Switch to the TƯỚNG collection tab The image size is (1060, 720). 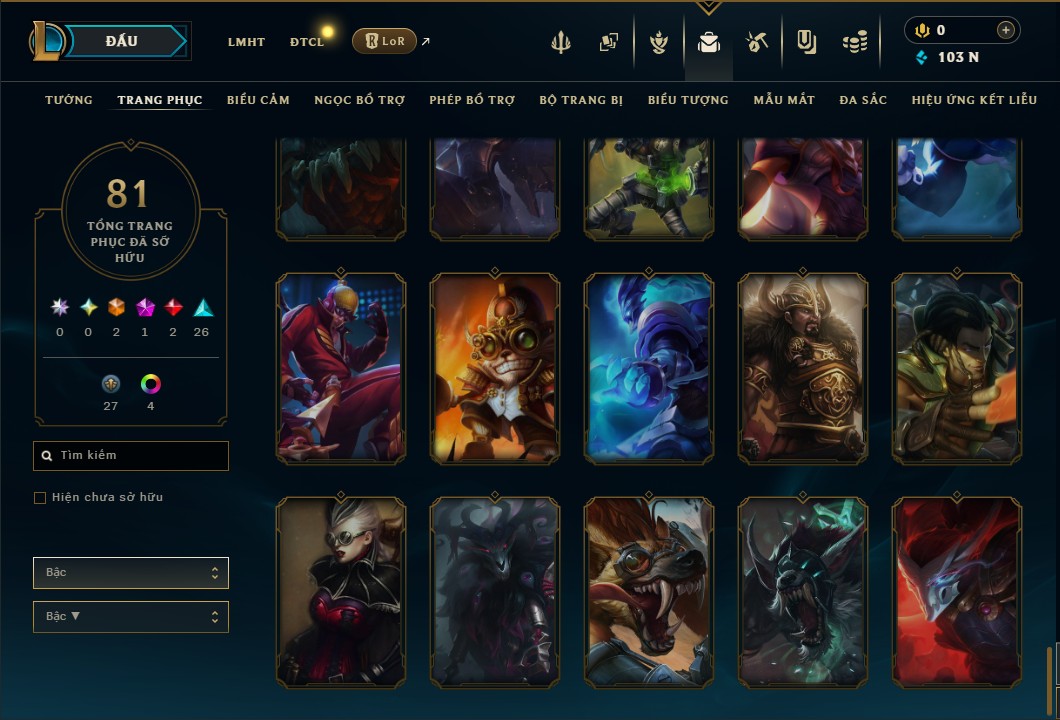pyautogui.click(x=69, y=100)
